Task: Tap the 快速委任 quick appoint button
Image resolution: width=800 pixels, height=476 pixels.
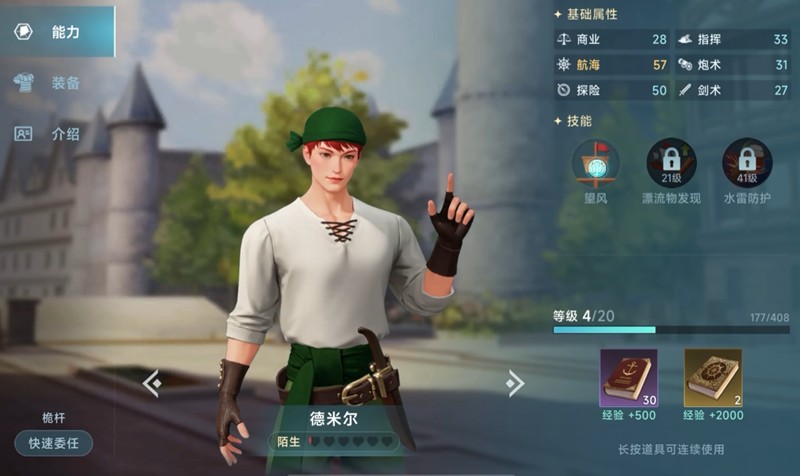Action: pyautogui.click(x=54, y=442)
